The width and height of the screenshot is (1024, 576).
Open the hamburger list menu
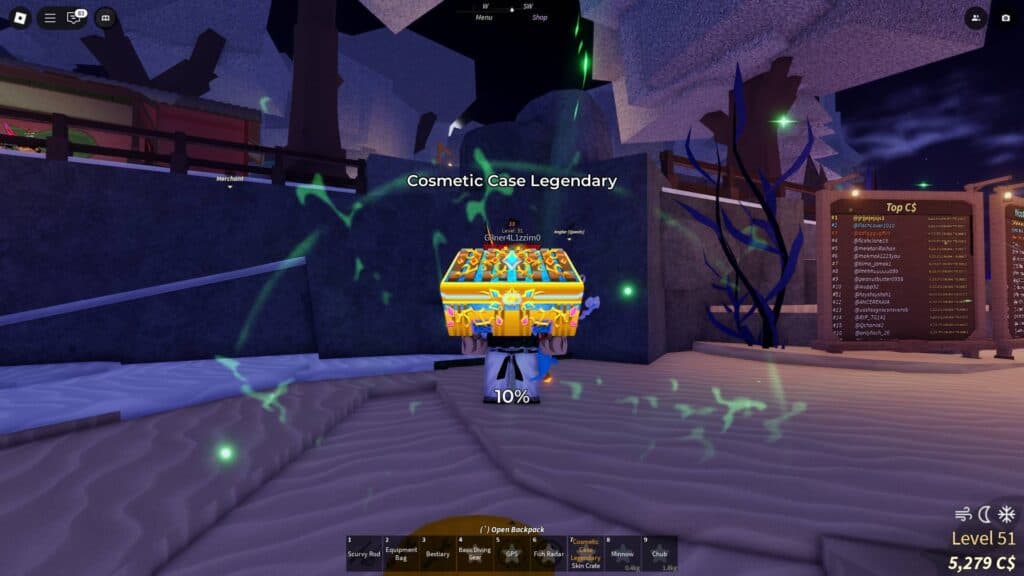point(50,17)
